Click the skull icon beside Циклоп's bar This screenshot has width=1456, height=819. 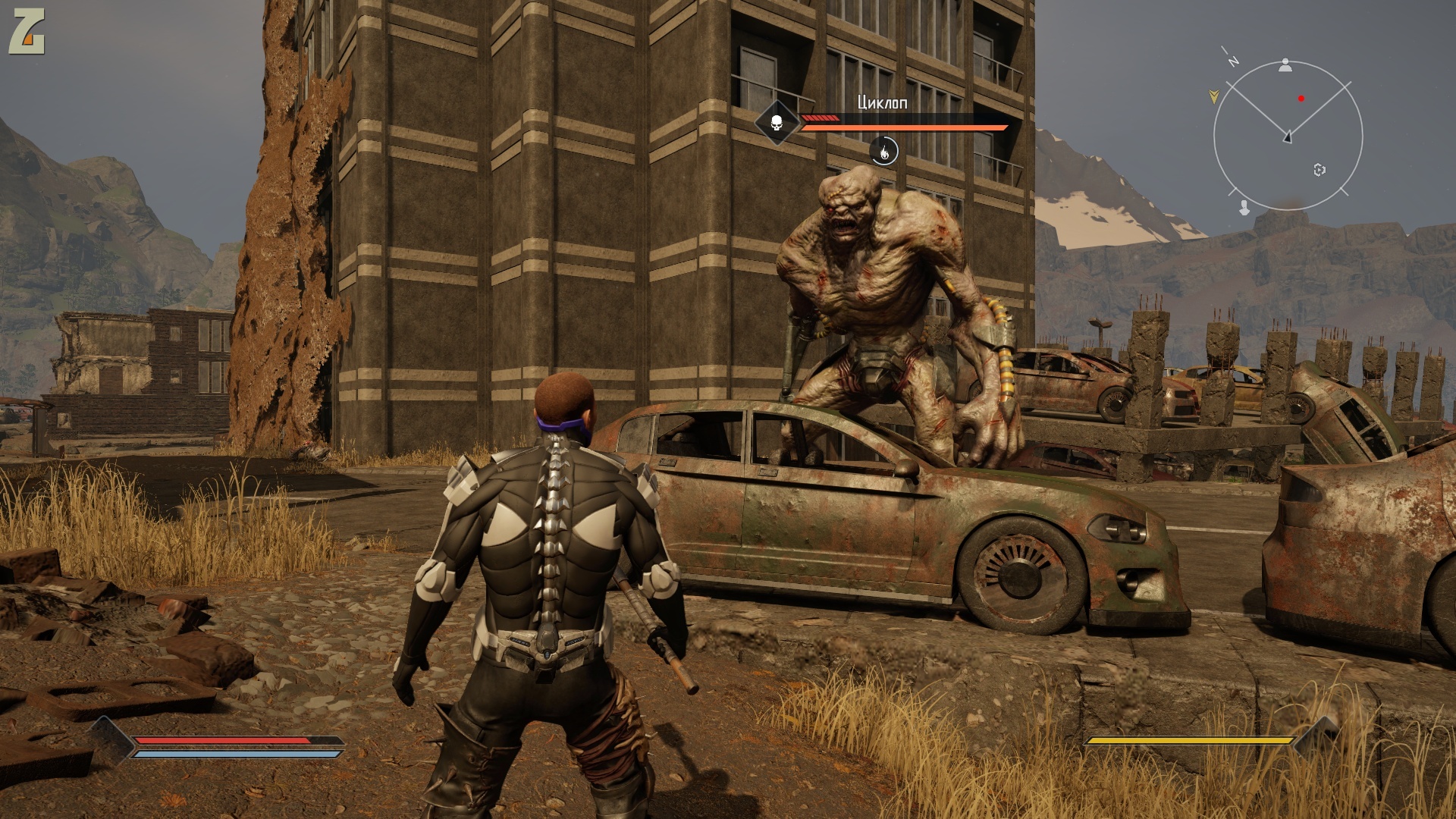pos(777,121)
